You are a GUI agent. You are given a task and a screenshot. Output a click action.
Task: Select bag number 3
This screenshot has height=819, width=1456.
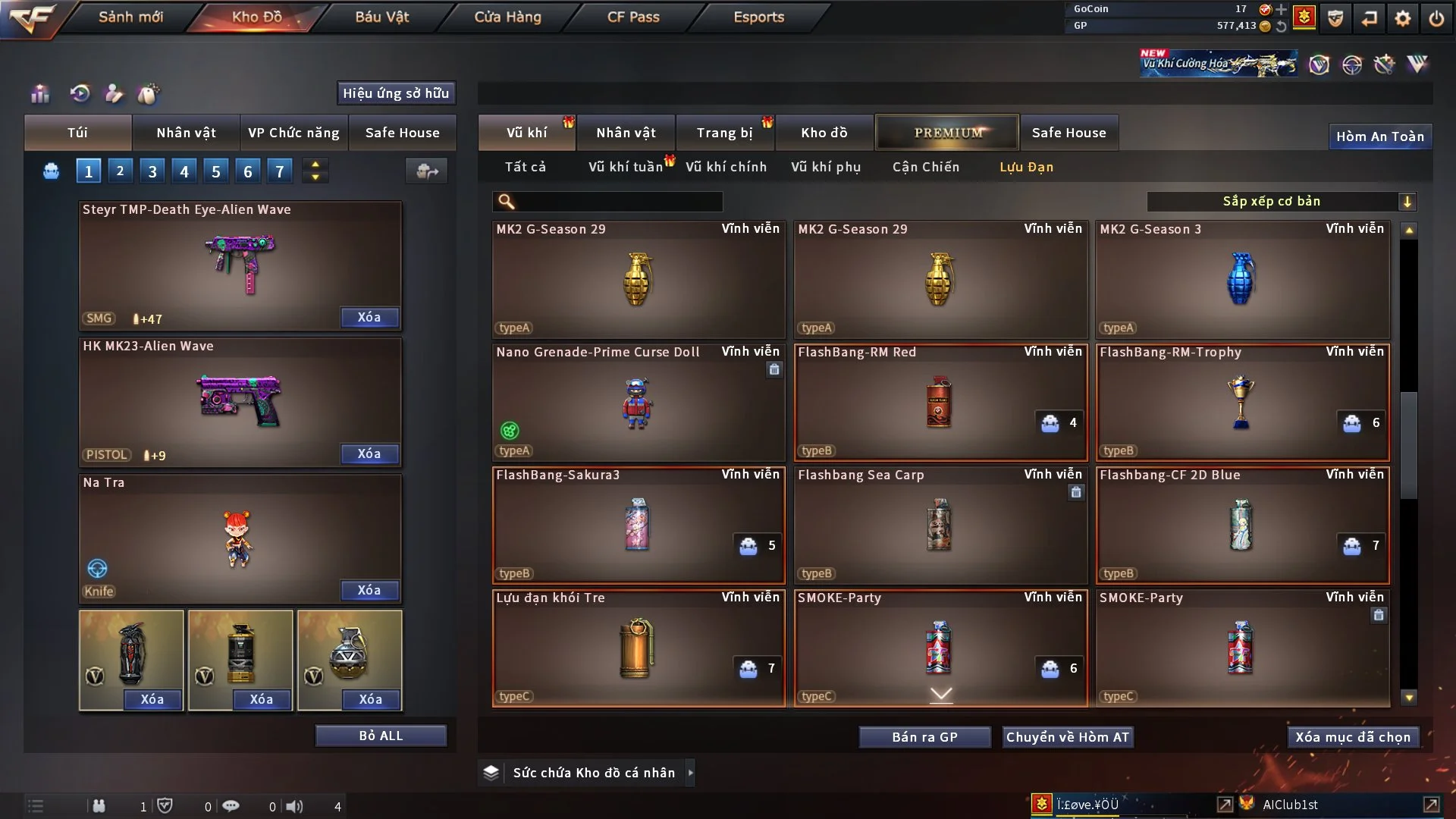point(152,171)
